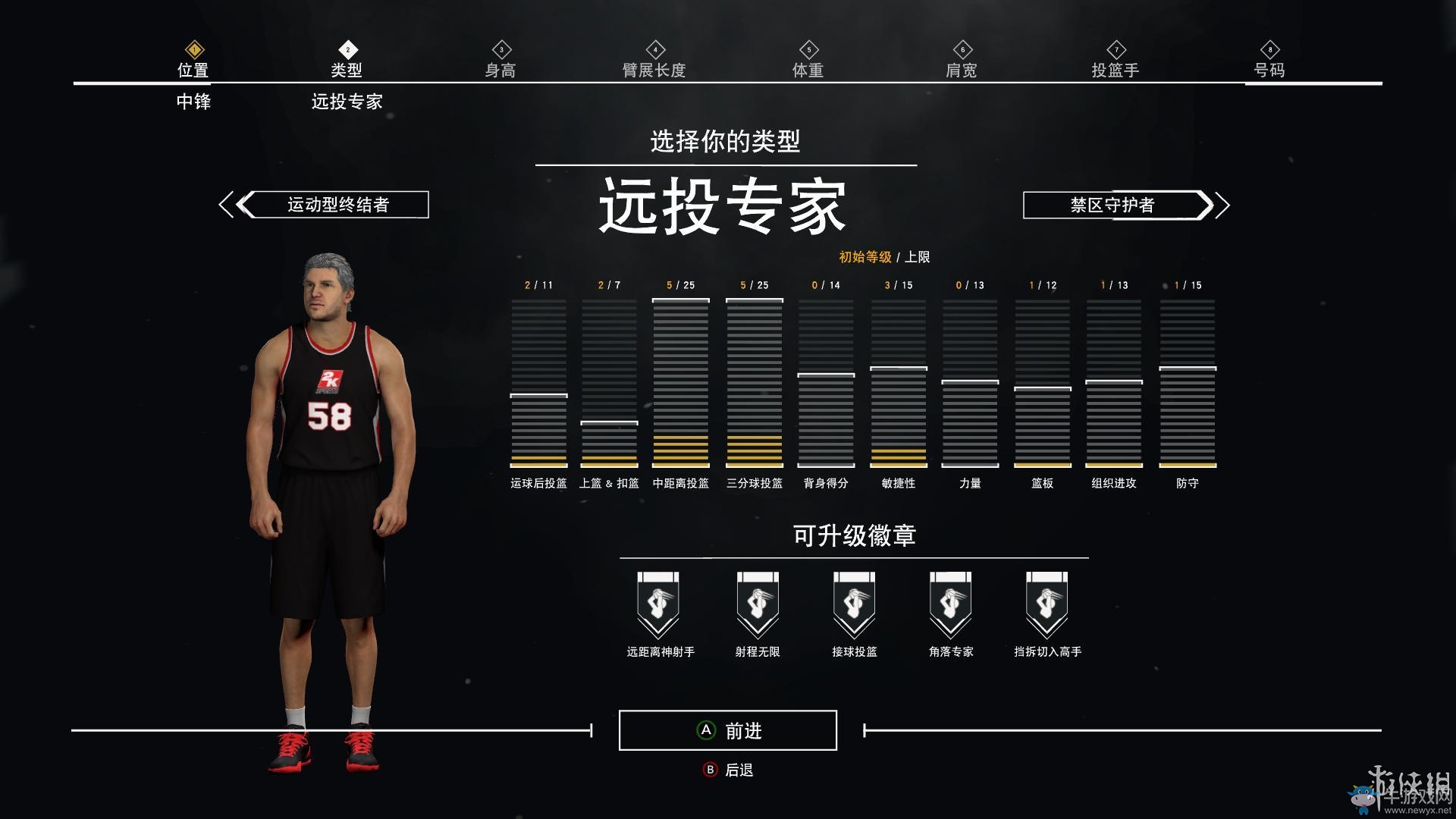Click the outer double arrow on the left

pos(224,204)
